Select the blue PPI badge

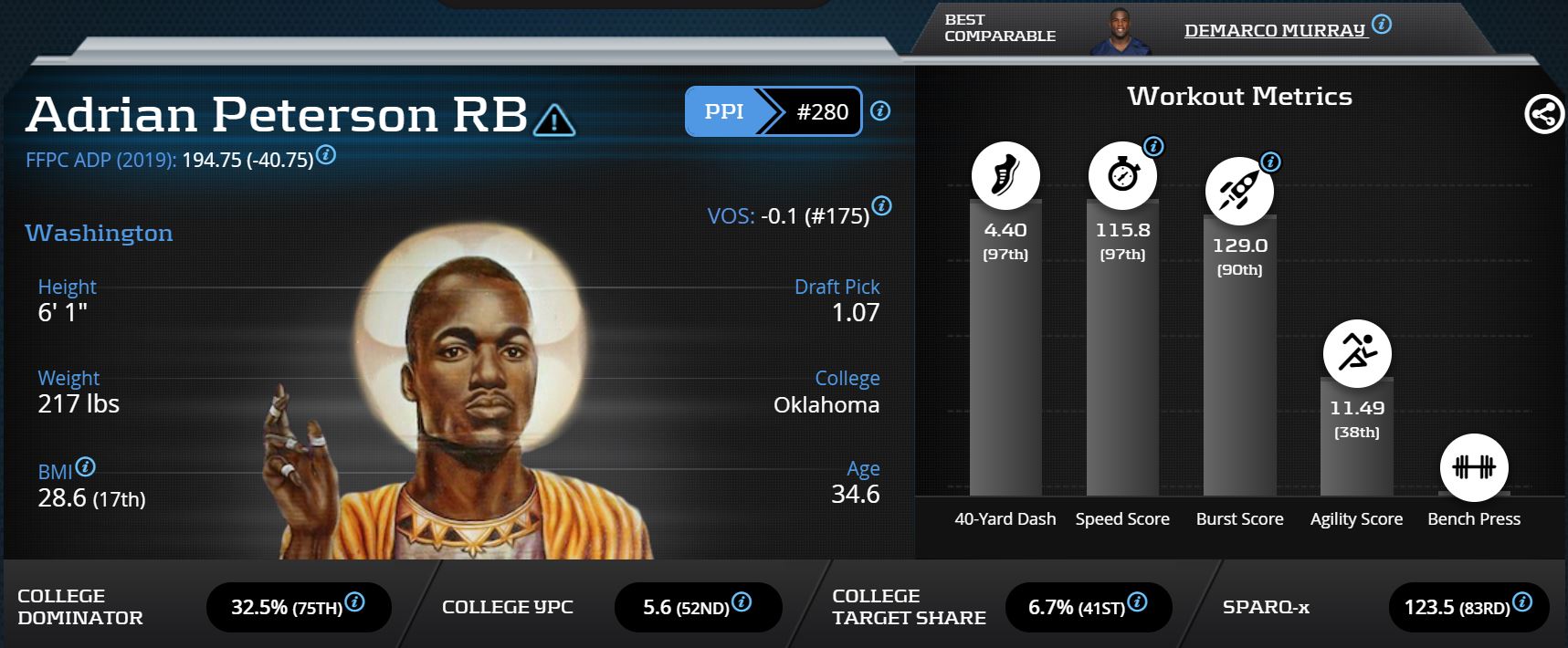click(x=724, y=111)
